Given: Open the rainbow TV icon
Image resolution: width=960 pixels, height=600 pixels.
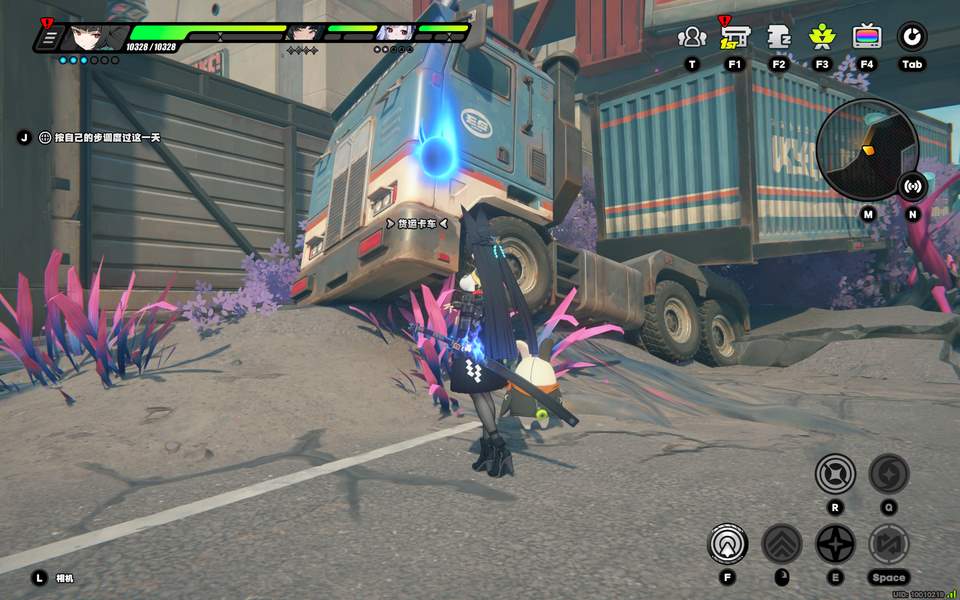Looking at the screenshot, I should click(867, 37).
